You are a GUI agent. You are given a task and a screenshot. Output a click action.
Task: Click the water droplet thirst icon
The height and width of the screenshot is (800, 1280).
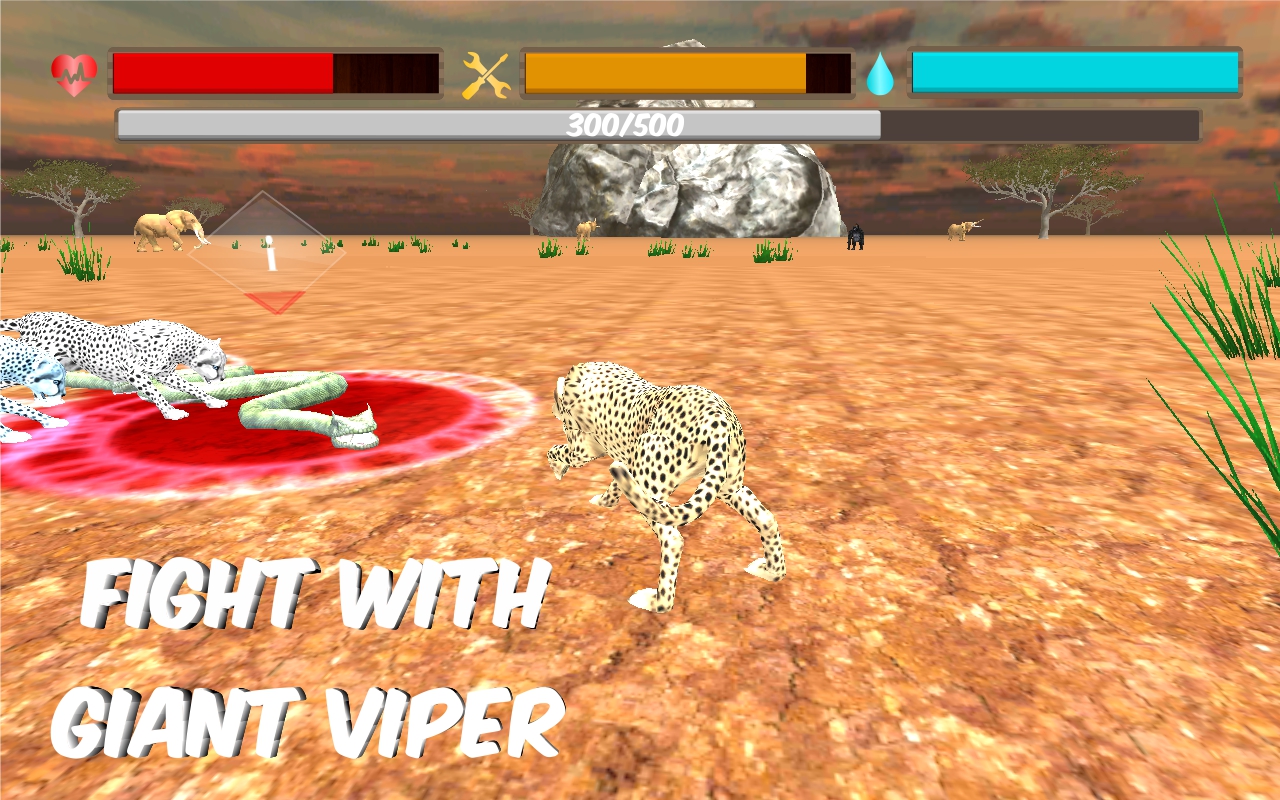pos(881,72)
